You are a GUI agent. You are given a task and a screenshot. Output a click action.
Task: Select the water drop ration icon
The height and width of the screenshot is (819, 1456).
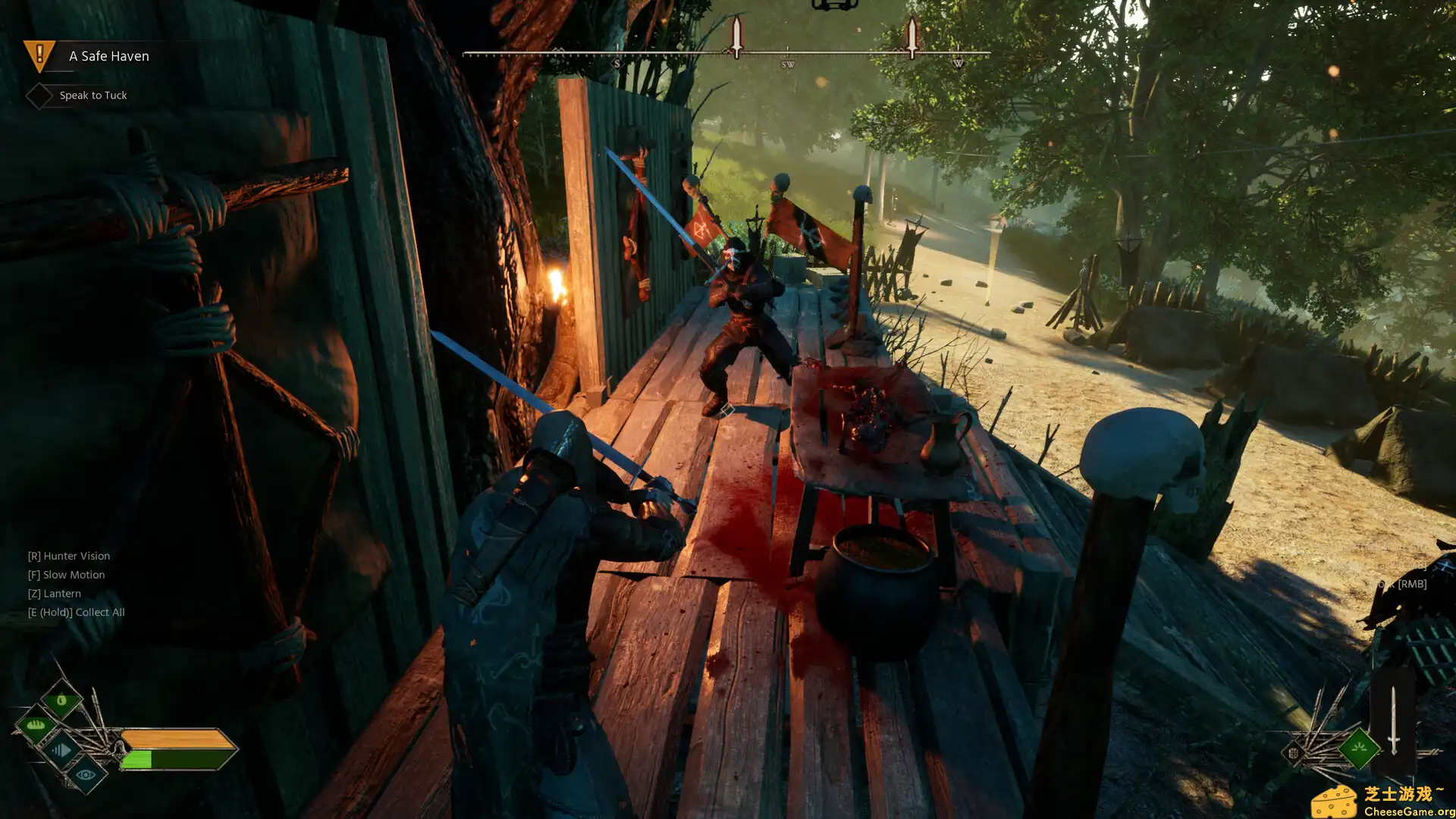click(61, 700)
